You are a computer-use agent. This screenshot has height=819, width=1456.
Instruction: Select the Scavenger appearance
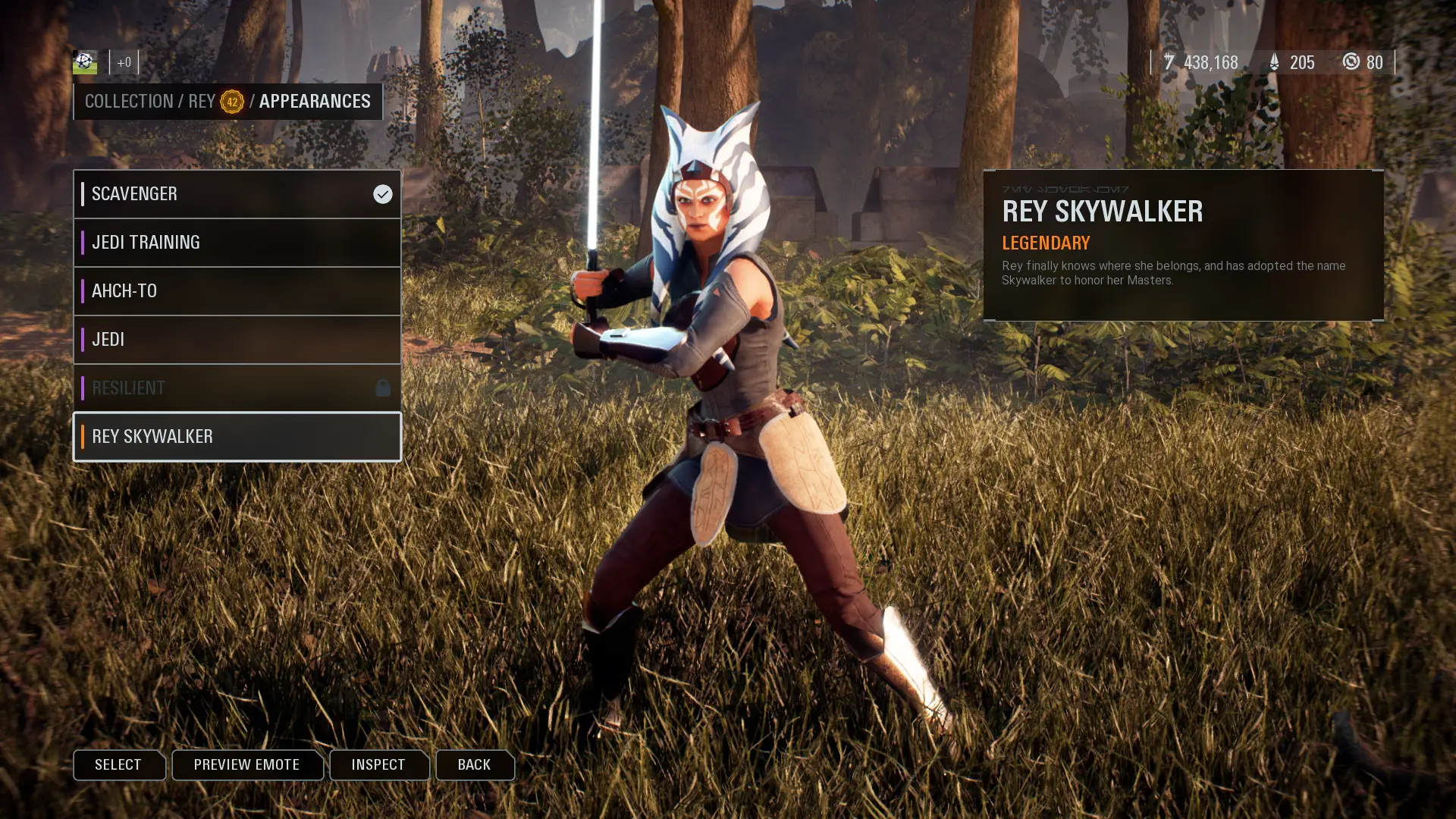(237, 194)
